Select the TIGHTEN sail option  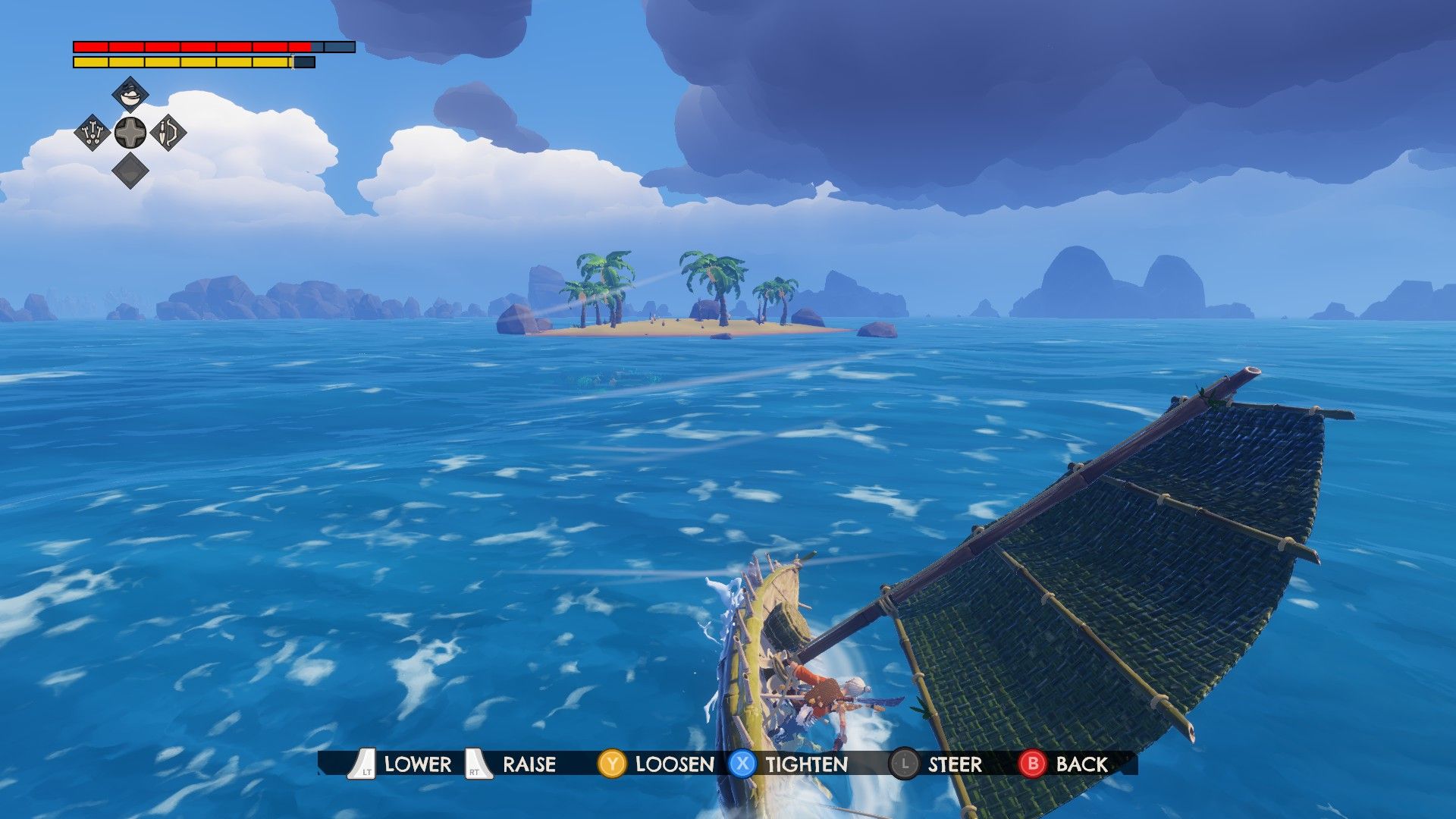(804, 764)
